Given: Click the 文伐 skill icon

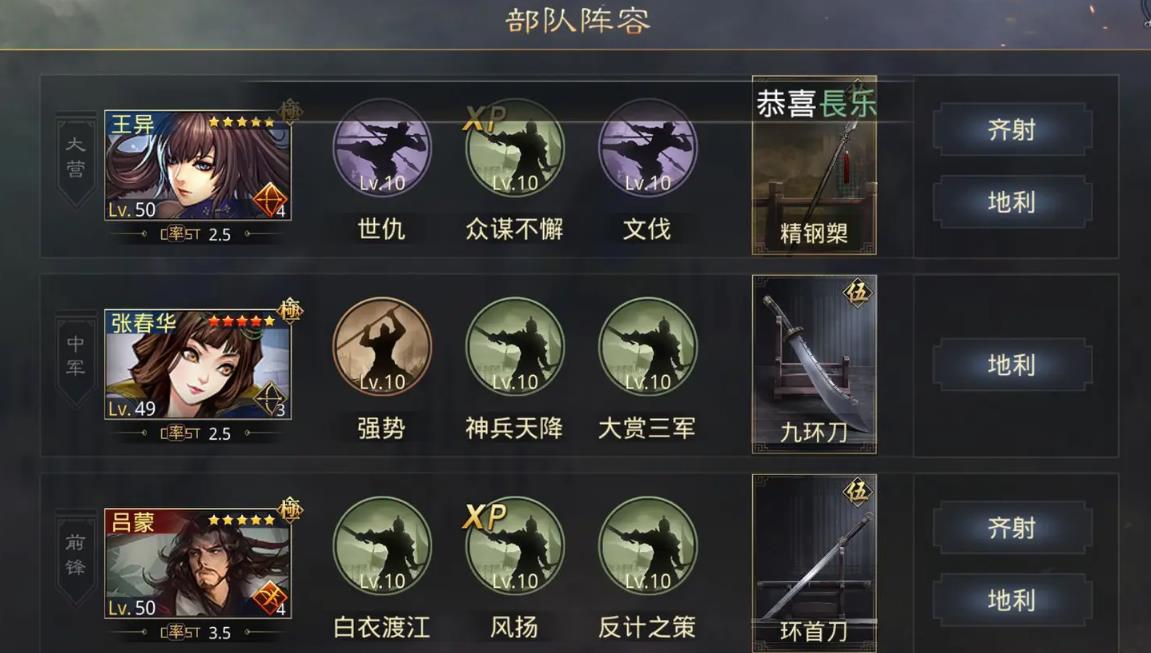Looking at the screenshot, I should click(x=647, y=148).
